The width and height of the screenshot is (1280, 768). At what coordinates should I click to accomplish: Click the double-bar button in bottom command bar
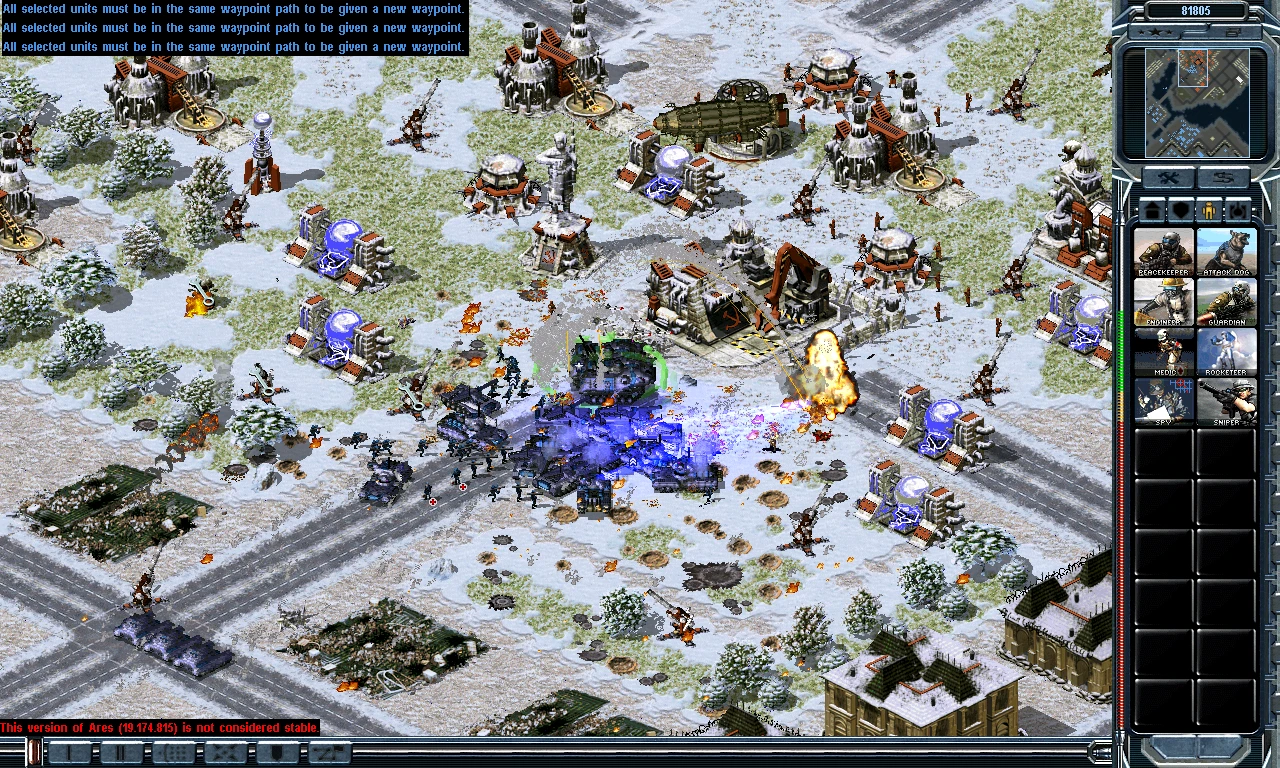point(122,753)
